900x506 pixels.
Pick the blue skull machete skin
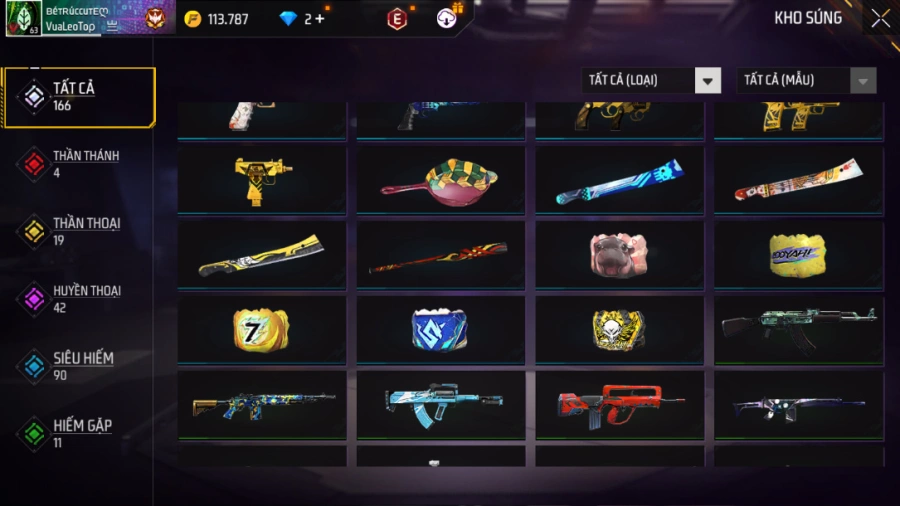point(619,180)
